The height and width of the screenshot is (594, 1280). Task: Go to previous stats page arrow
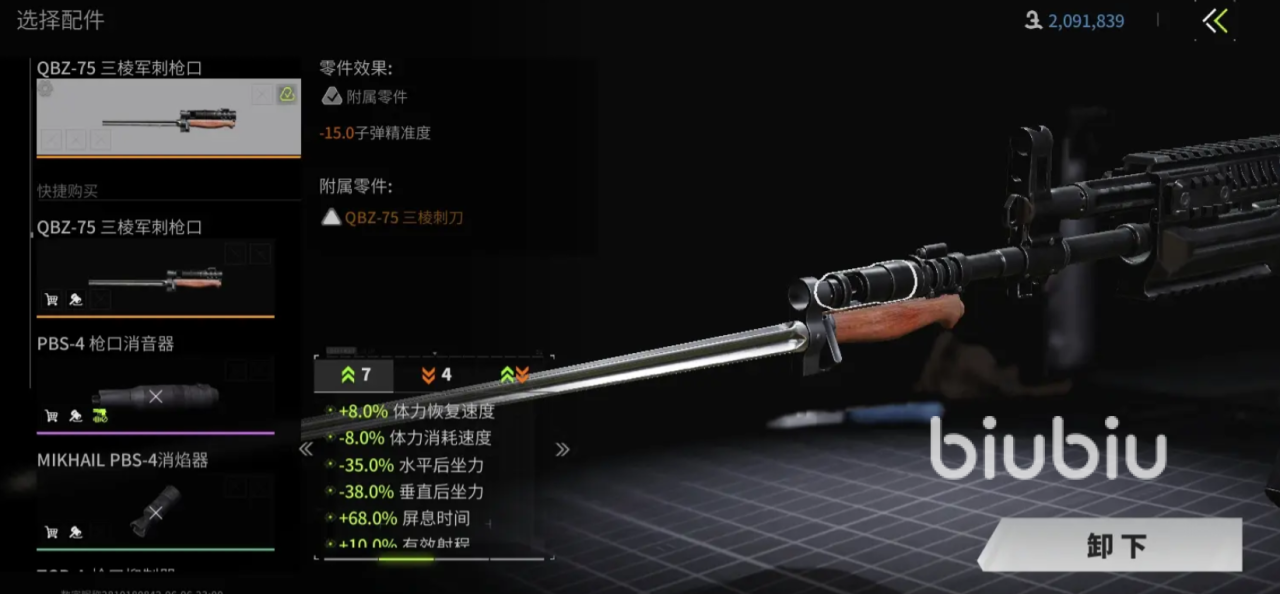click(306, 450)
